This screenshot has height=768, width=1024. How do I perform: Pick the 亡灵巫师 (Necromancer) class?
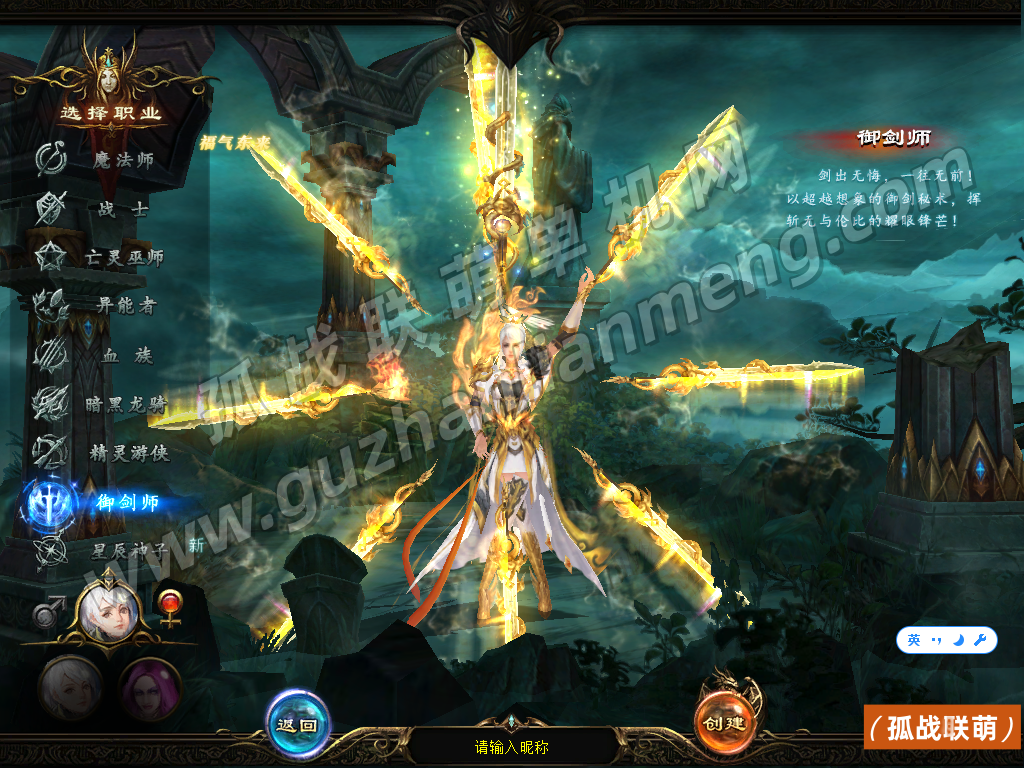tap(123, 257)
